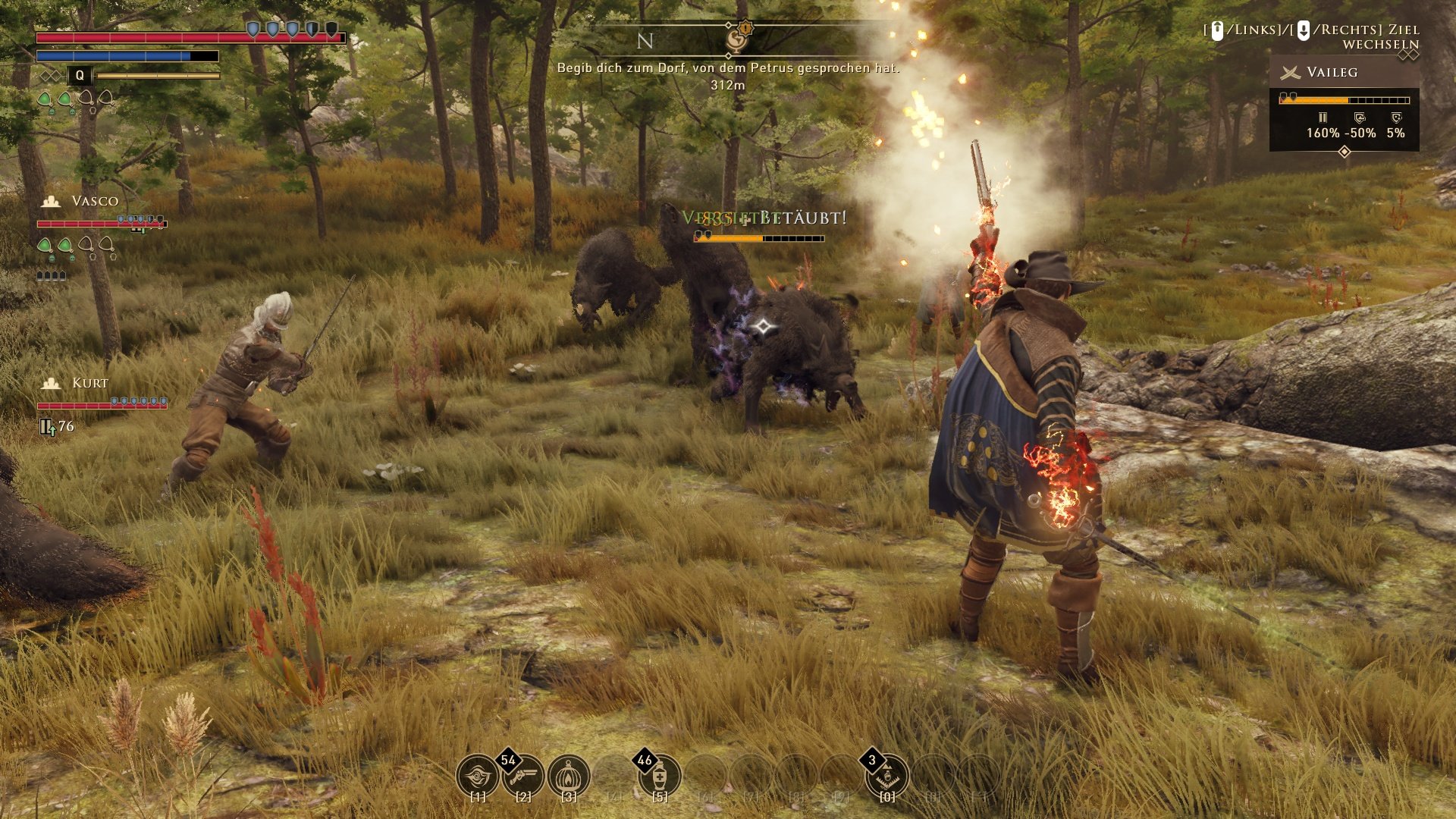Screen dimensions: 1456x819
Task: Click the quest marker on the compass
Action: point(737,36)
